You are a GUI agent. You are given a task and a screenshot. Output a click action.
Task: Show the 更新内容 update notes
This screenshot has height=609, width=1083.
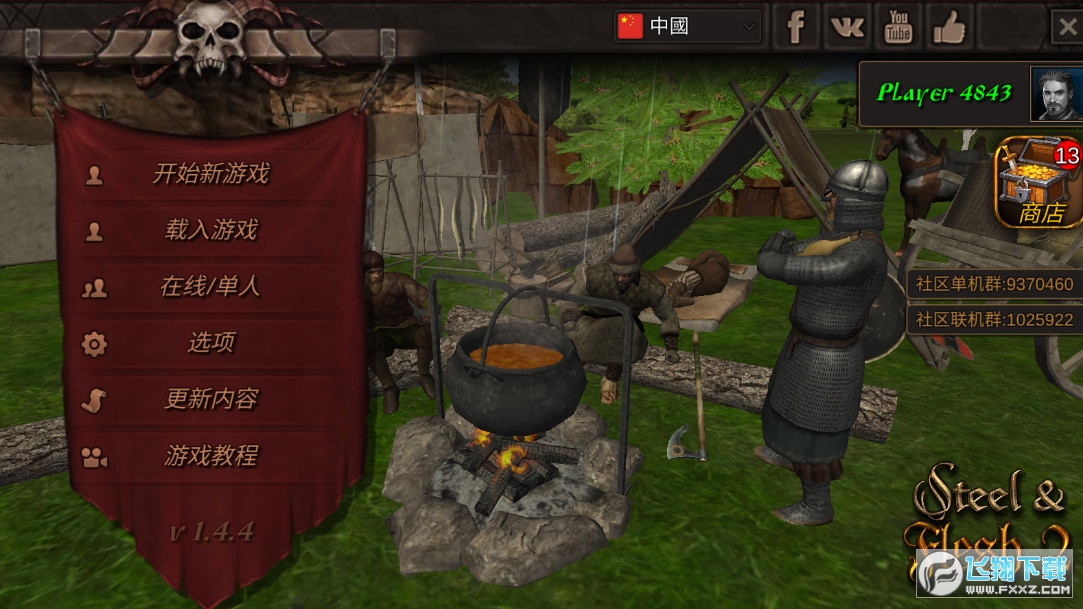[x=210, y=399]
